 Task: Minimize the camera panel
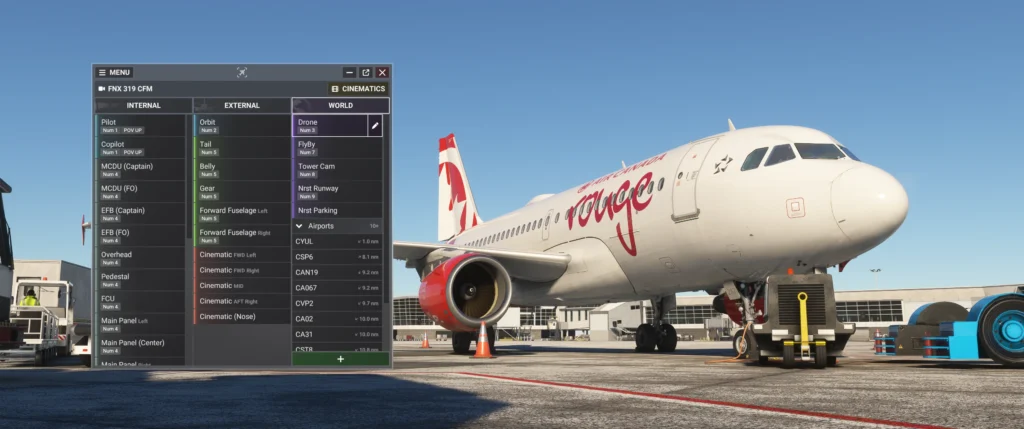click(x=349, y=72)
